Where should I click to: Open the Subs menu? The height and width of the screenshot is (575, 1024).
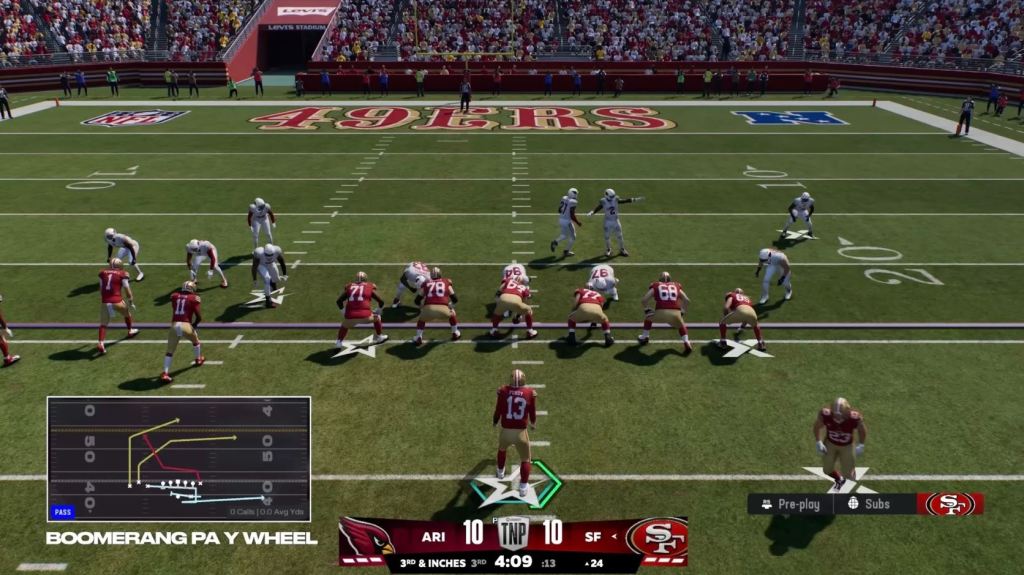point(869,504)
